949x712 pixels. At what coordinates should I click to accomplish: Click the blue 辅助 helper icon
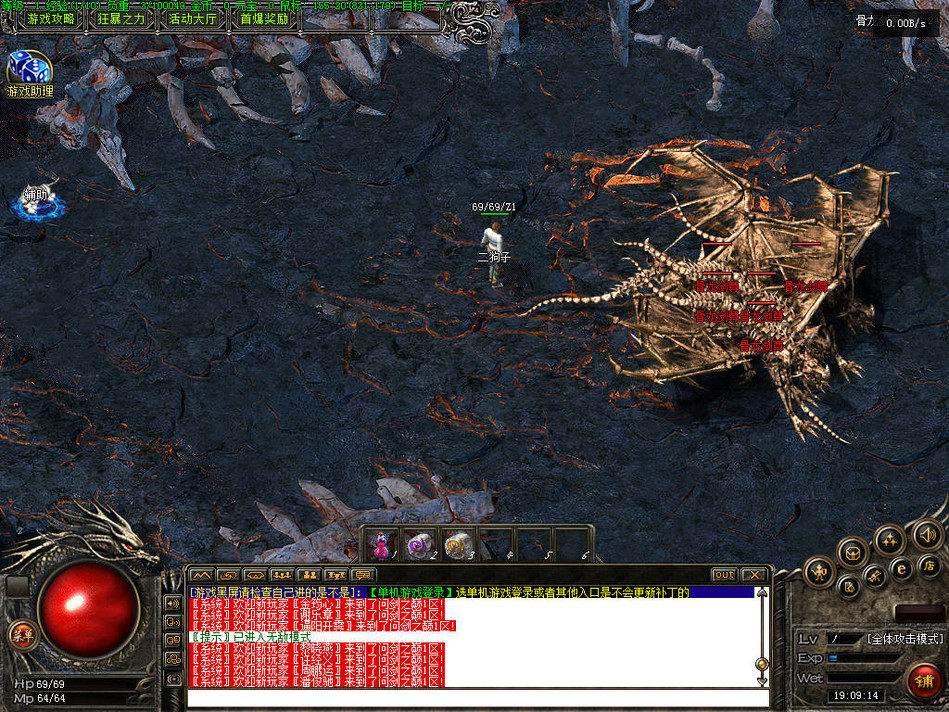[x=39, y=200]
